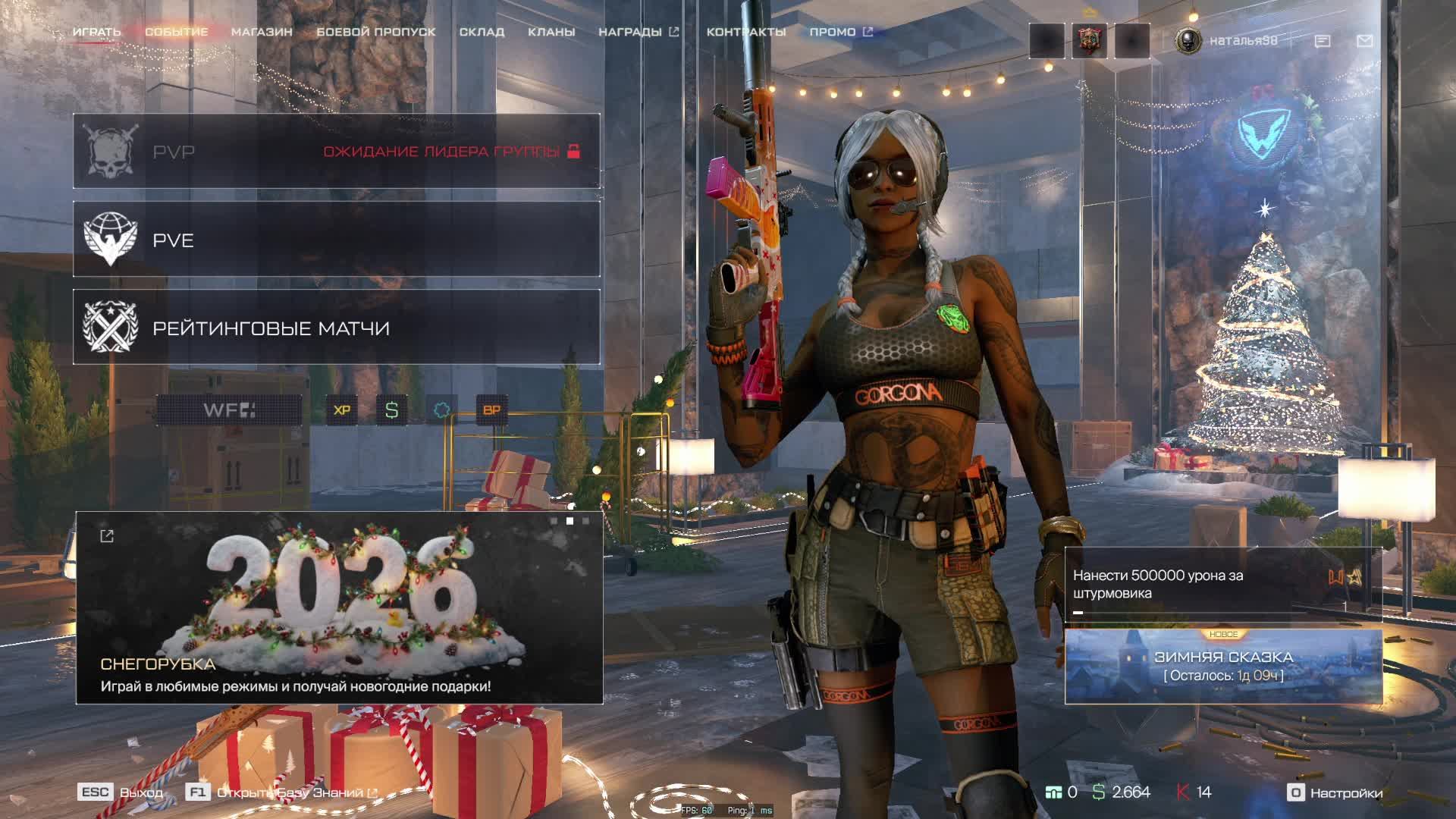Switch to the СКЛАД tab
The width and height of the screenshot is (1456, 819).
tap(482, 32)
